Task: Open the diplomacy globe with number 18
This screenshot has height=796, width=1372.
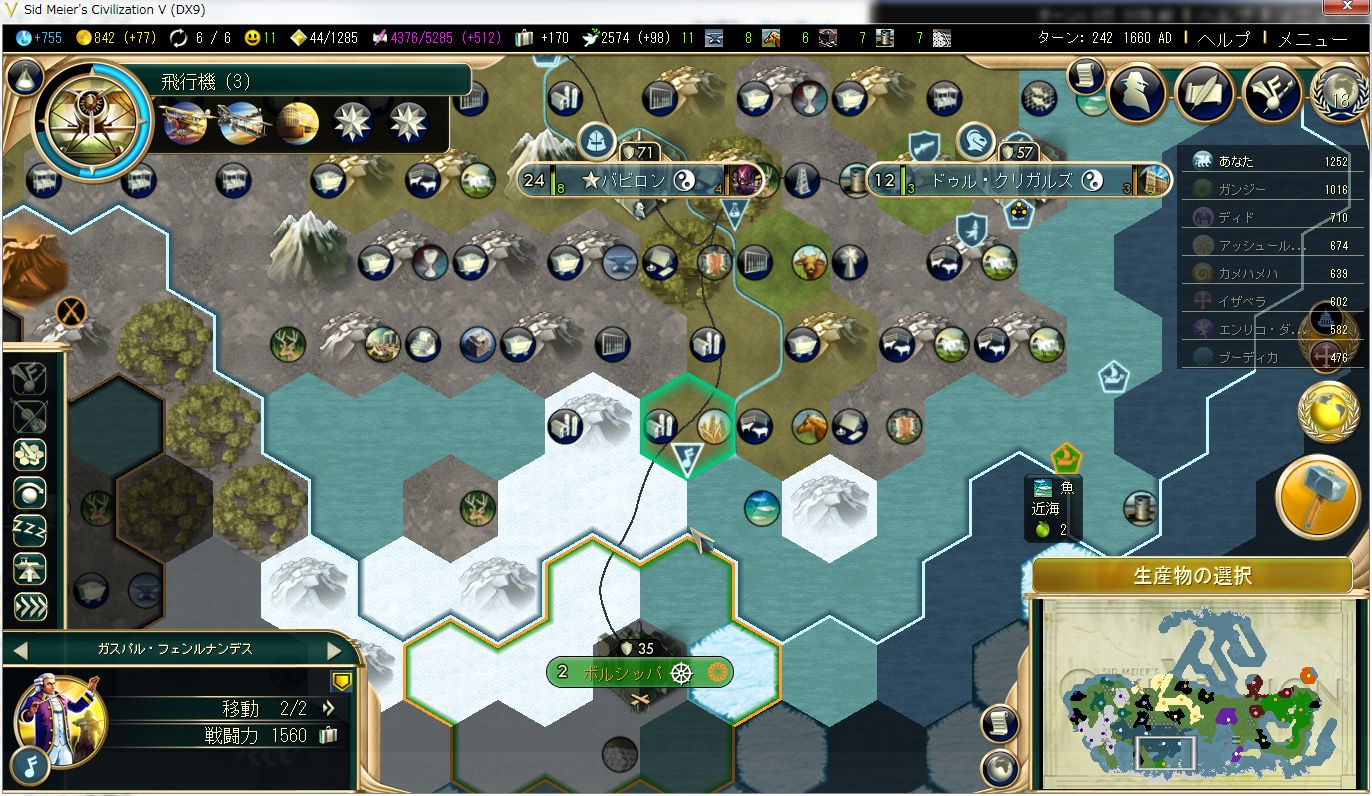Action: tap(1340, 92)
